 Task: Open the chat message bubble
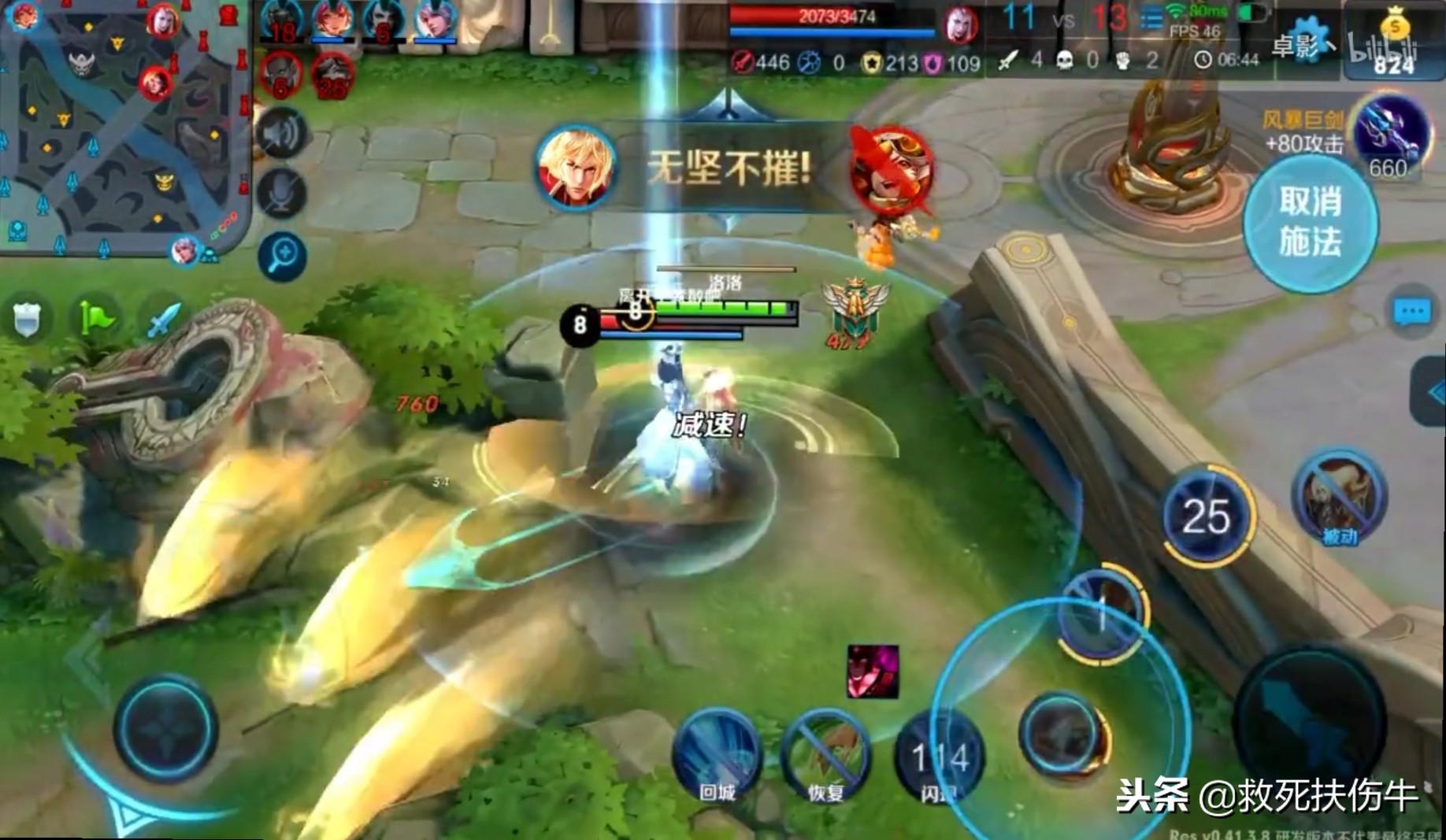pyautogui.click(x=1411, y=313)
